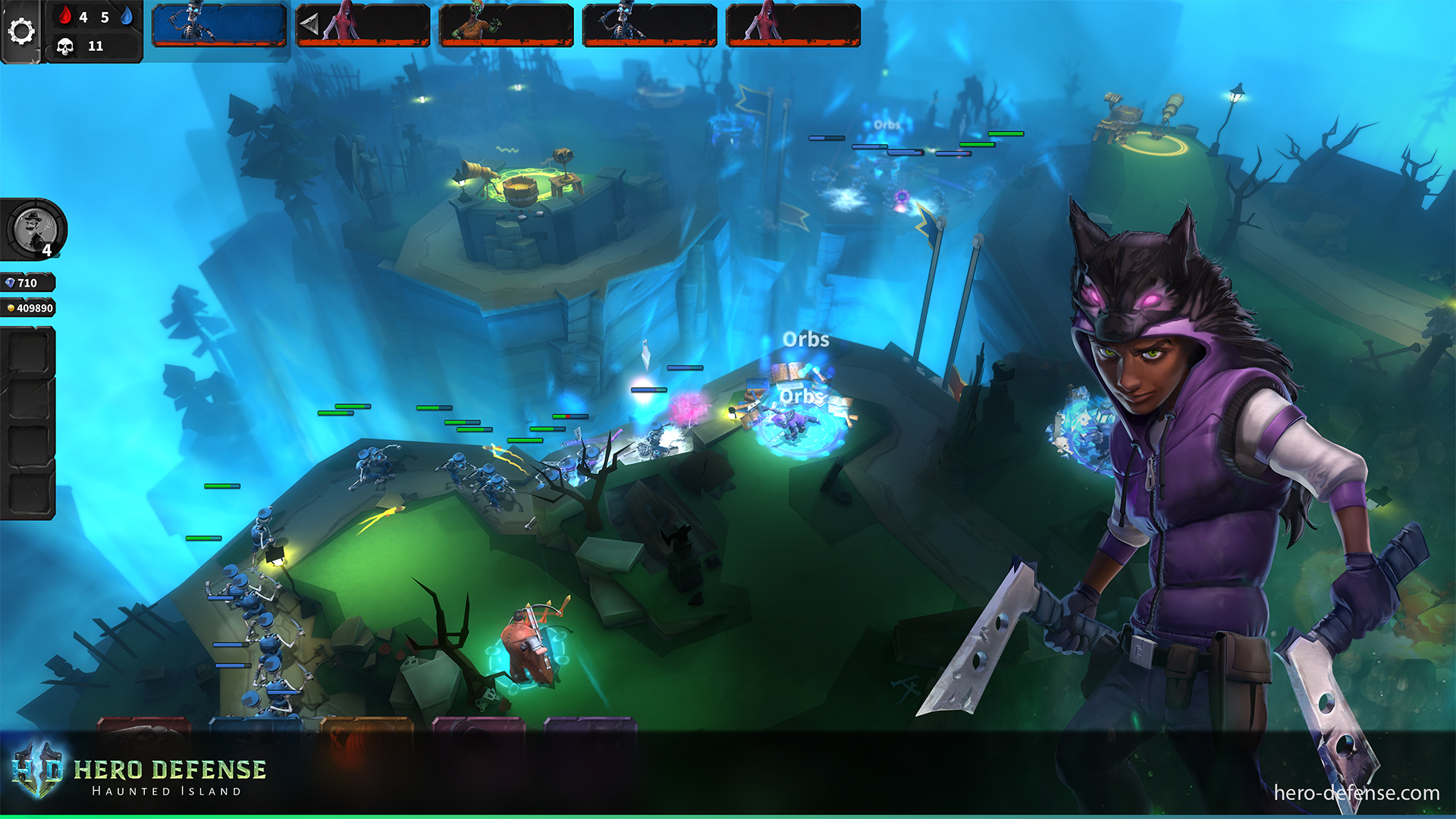Open the gear settings menu

pos(20,31)
